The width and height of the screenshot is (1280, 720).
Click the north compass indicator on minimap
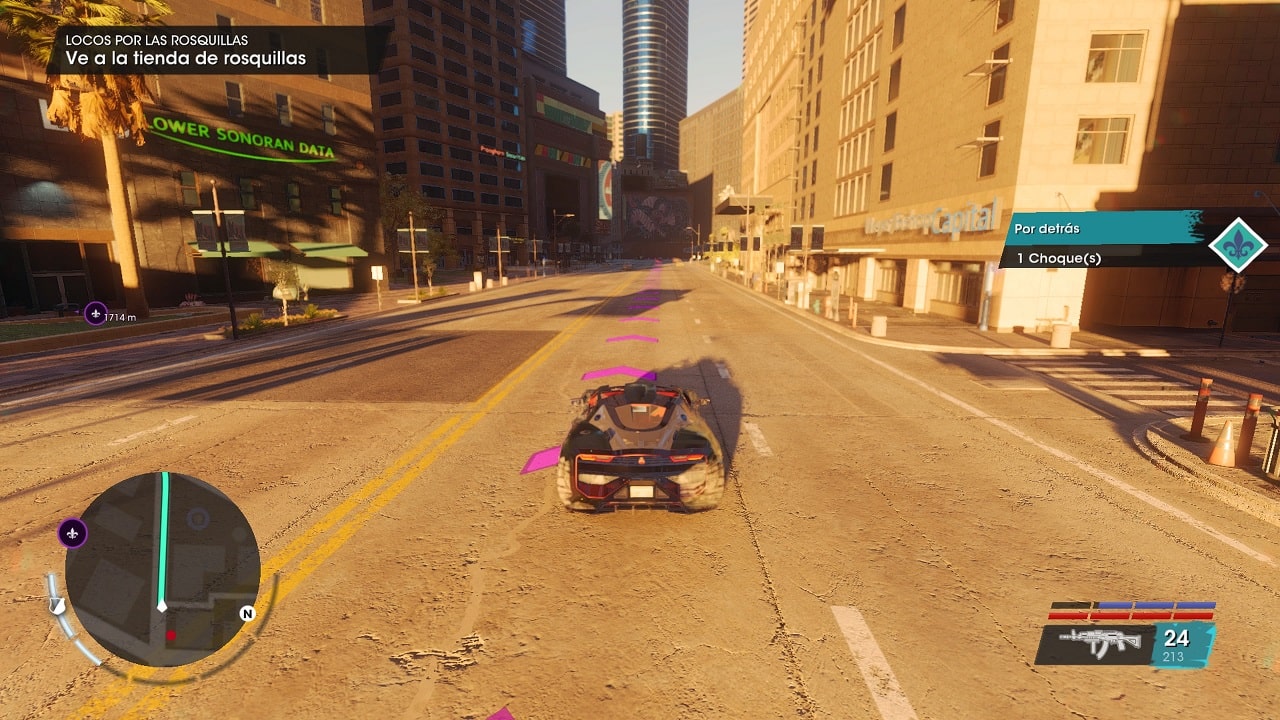tap(247, 613)
